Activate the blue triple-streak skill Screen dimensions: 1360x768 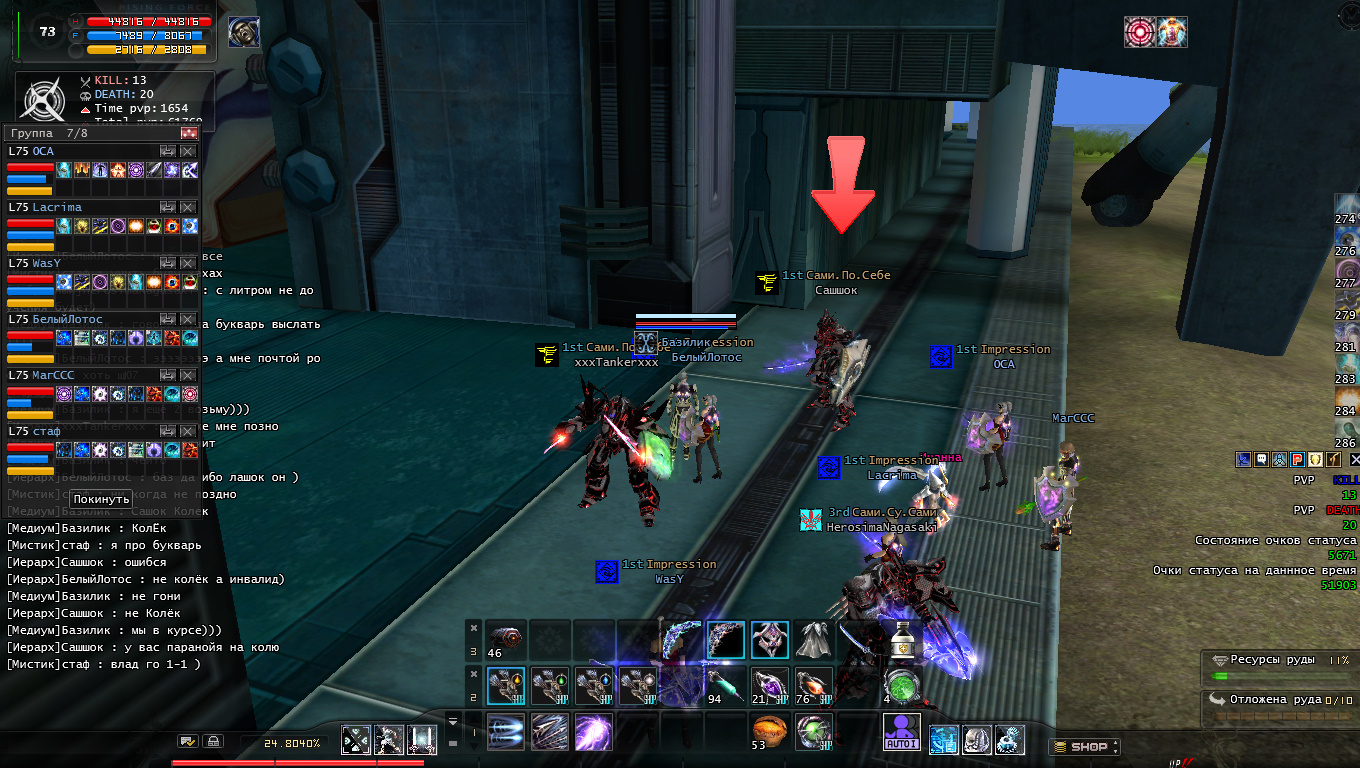pyautogui.click(x=507, y=731)
